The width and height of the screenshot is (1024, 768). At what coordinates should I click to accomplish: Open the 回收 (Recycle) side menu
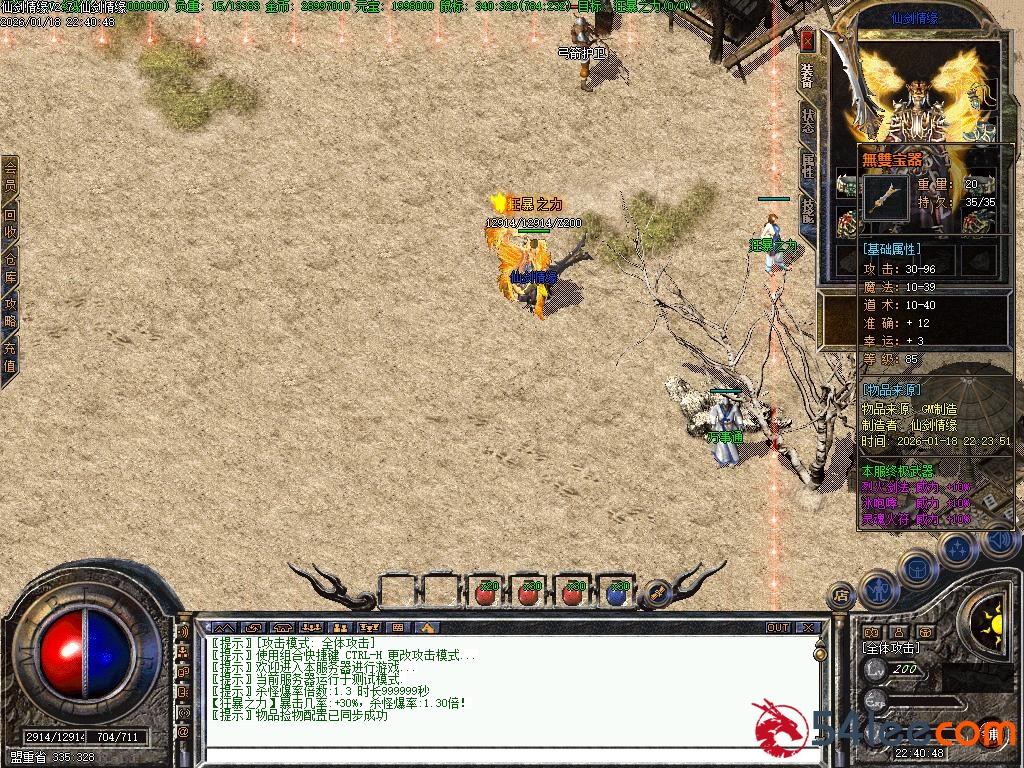pos(10,222)
